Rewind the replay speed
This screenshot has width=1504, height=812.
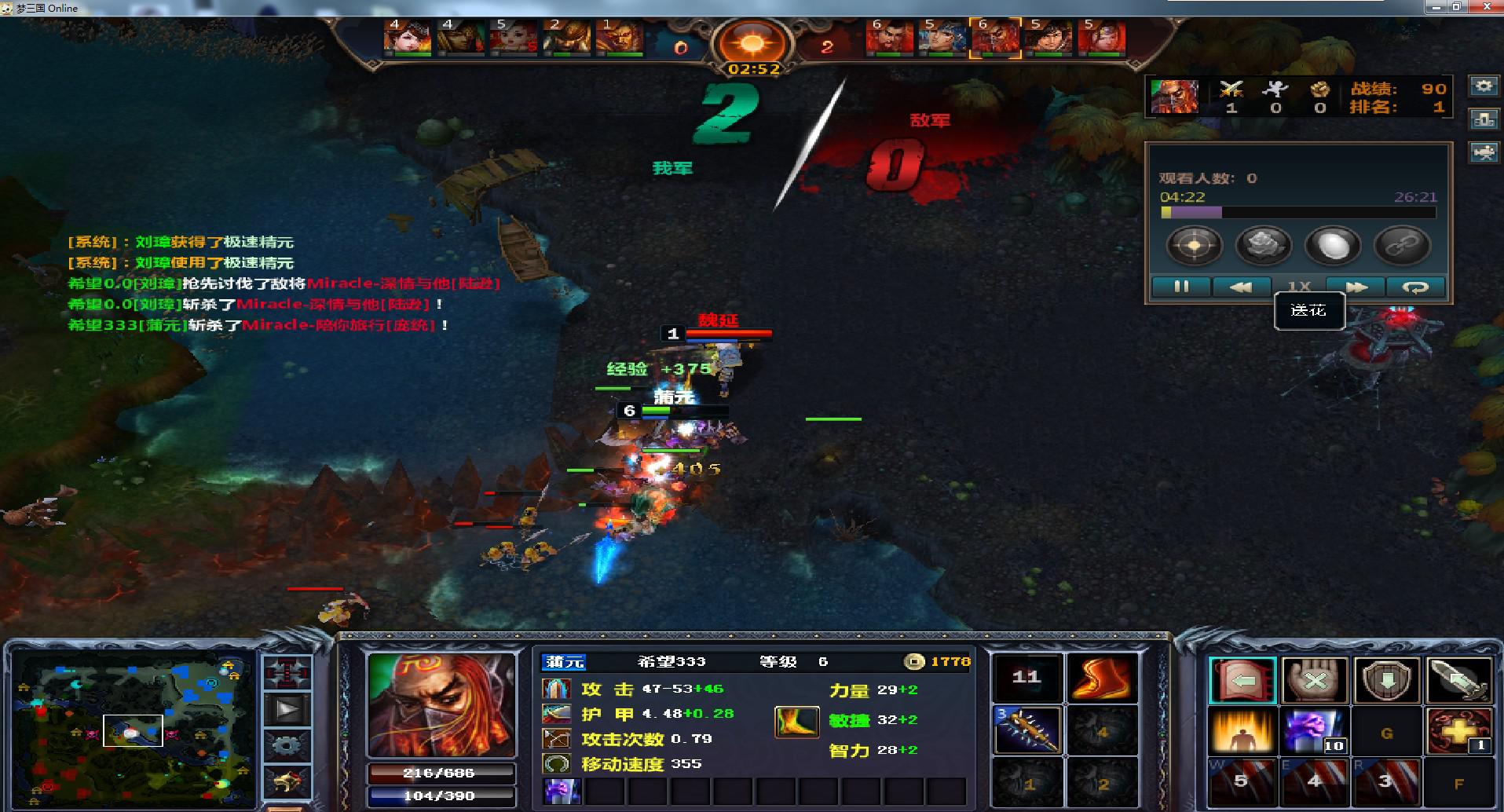click(1240, 287)
